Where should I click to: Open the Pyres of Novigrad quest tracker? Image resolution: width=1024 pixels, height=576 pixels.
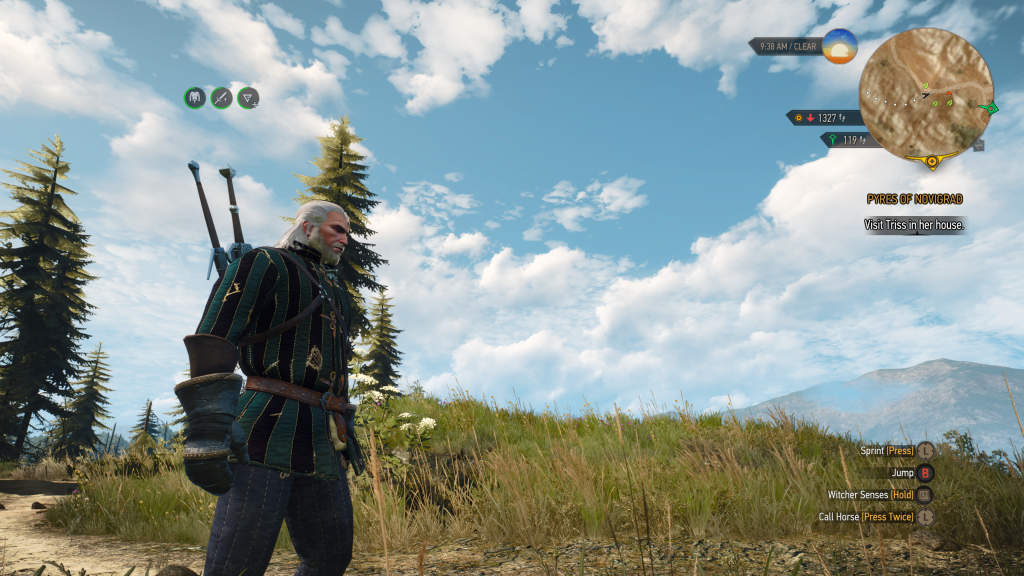point(914,199)
